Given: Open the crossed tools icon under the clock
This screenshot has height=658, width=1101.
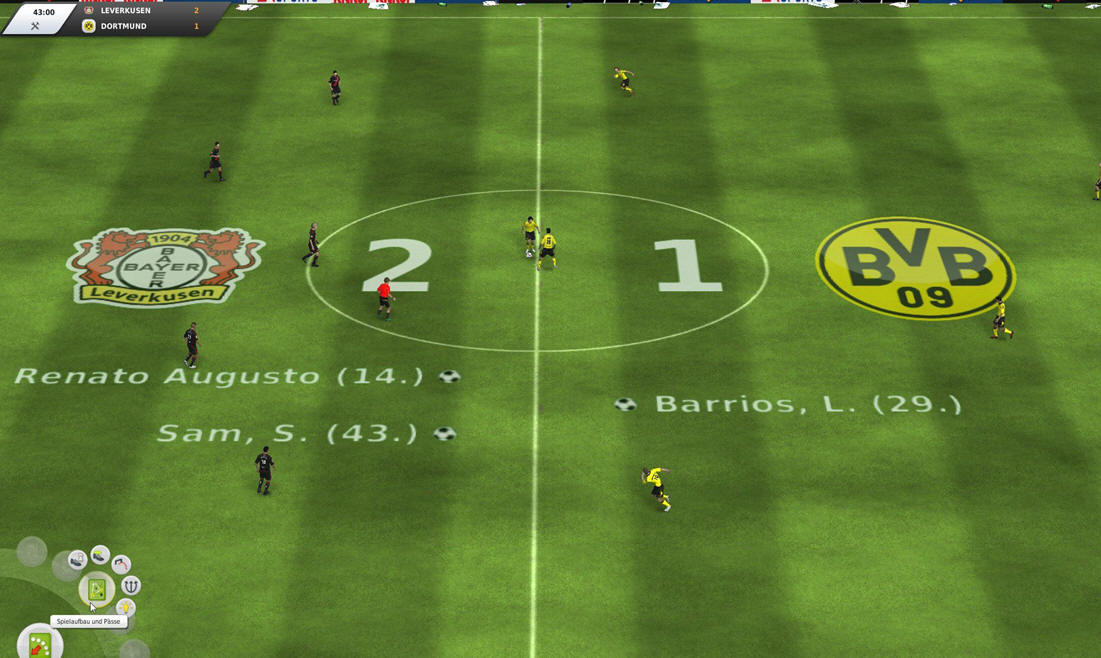Looking at the screenshot, I should pyautogui.click(x=35, y=26).
